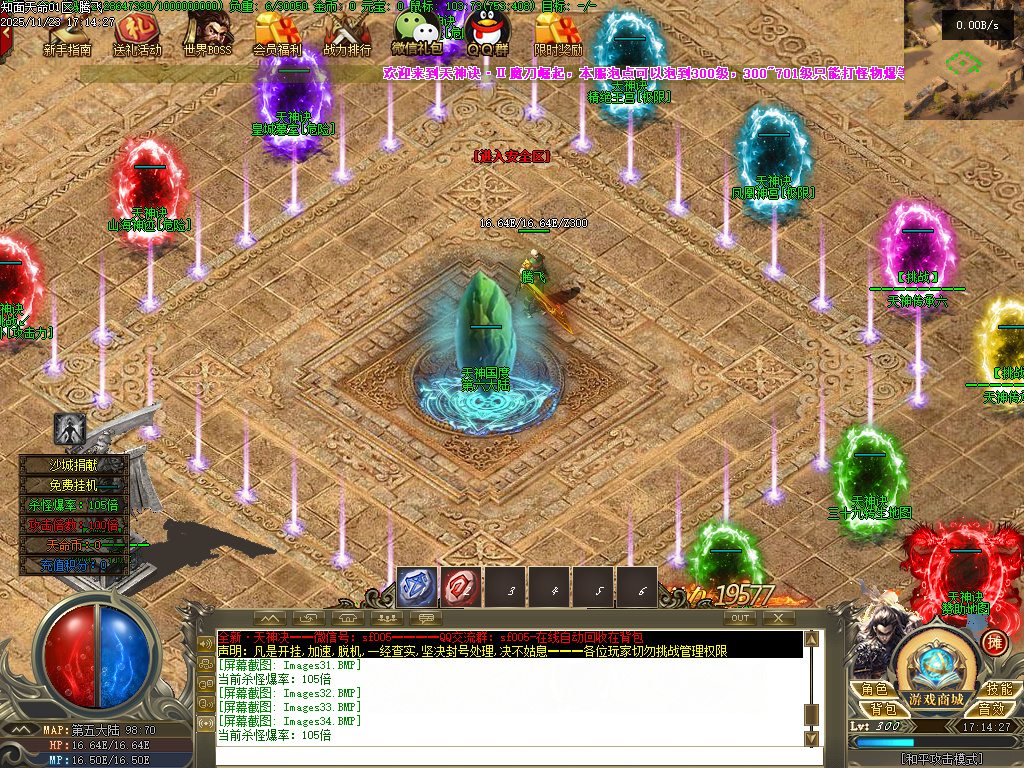Show the 战力排行 power ranking
The width and height of the screenshot is (1024, 768).
coord(347,34)
